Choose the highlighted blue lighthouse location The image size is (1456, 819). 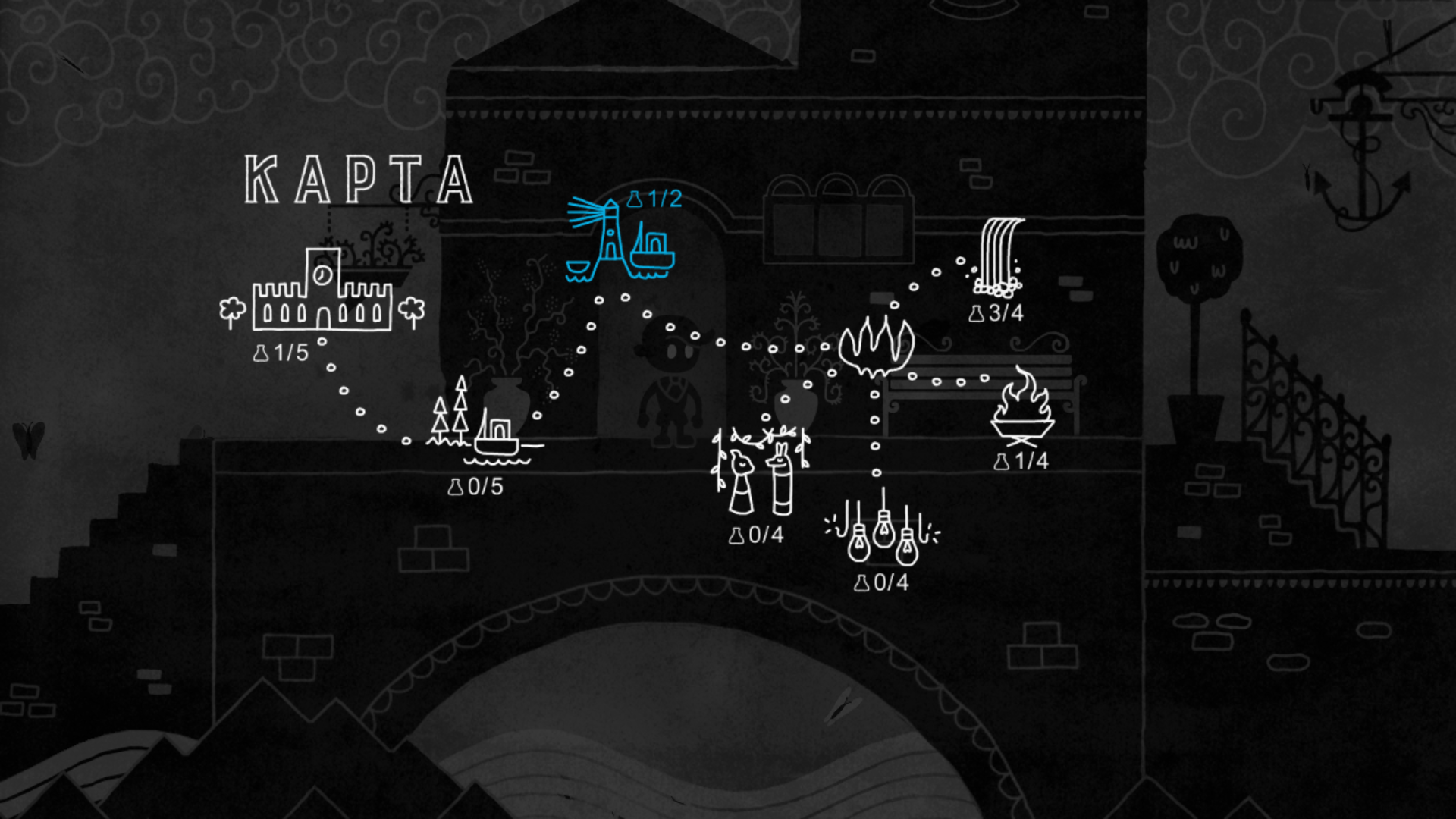[620, 240]
